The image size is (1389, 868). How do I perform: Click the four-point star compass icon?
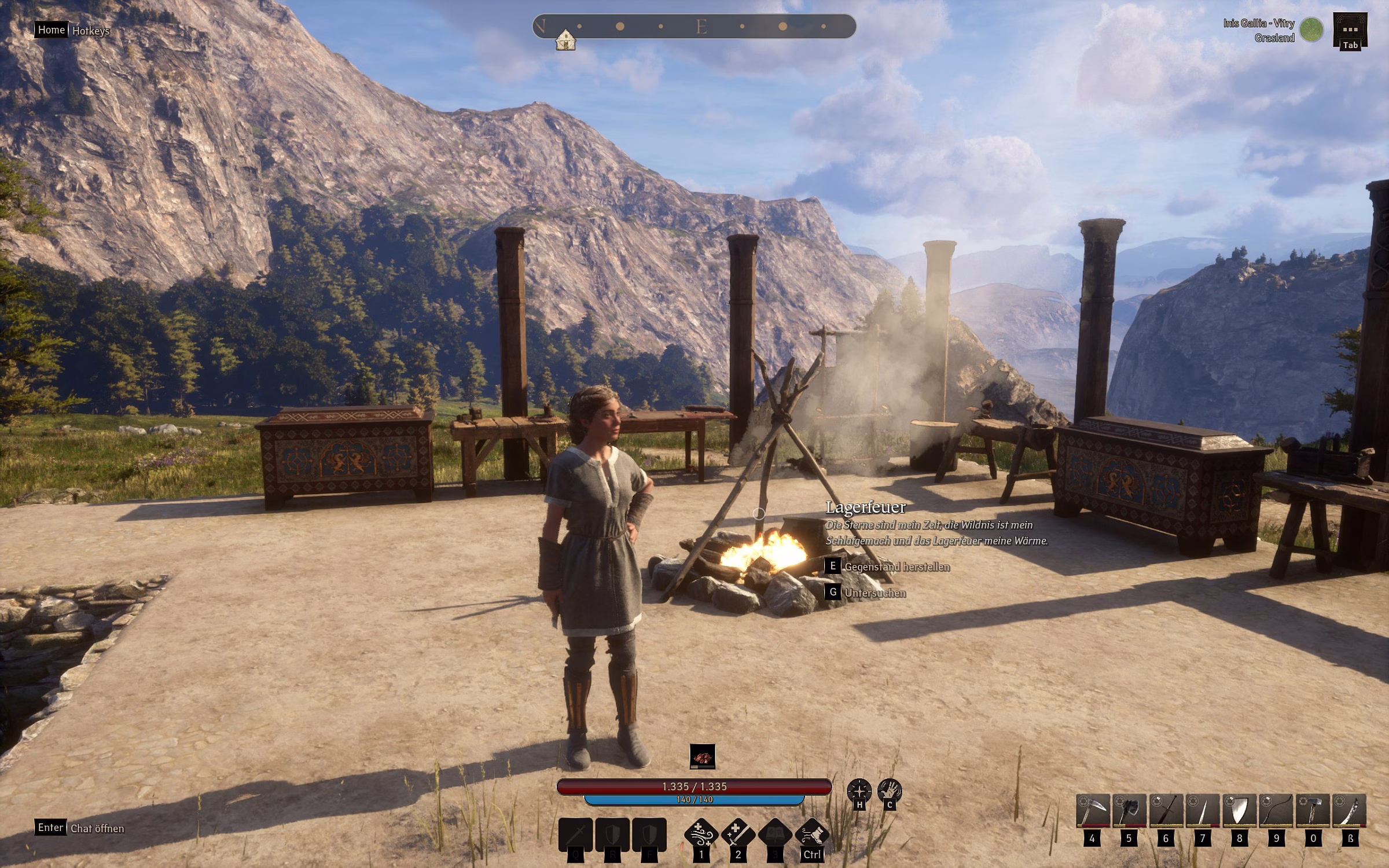click(x=859, y=790)
